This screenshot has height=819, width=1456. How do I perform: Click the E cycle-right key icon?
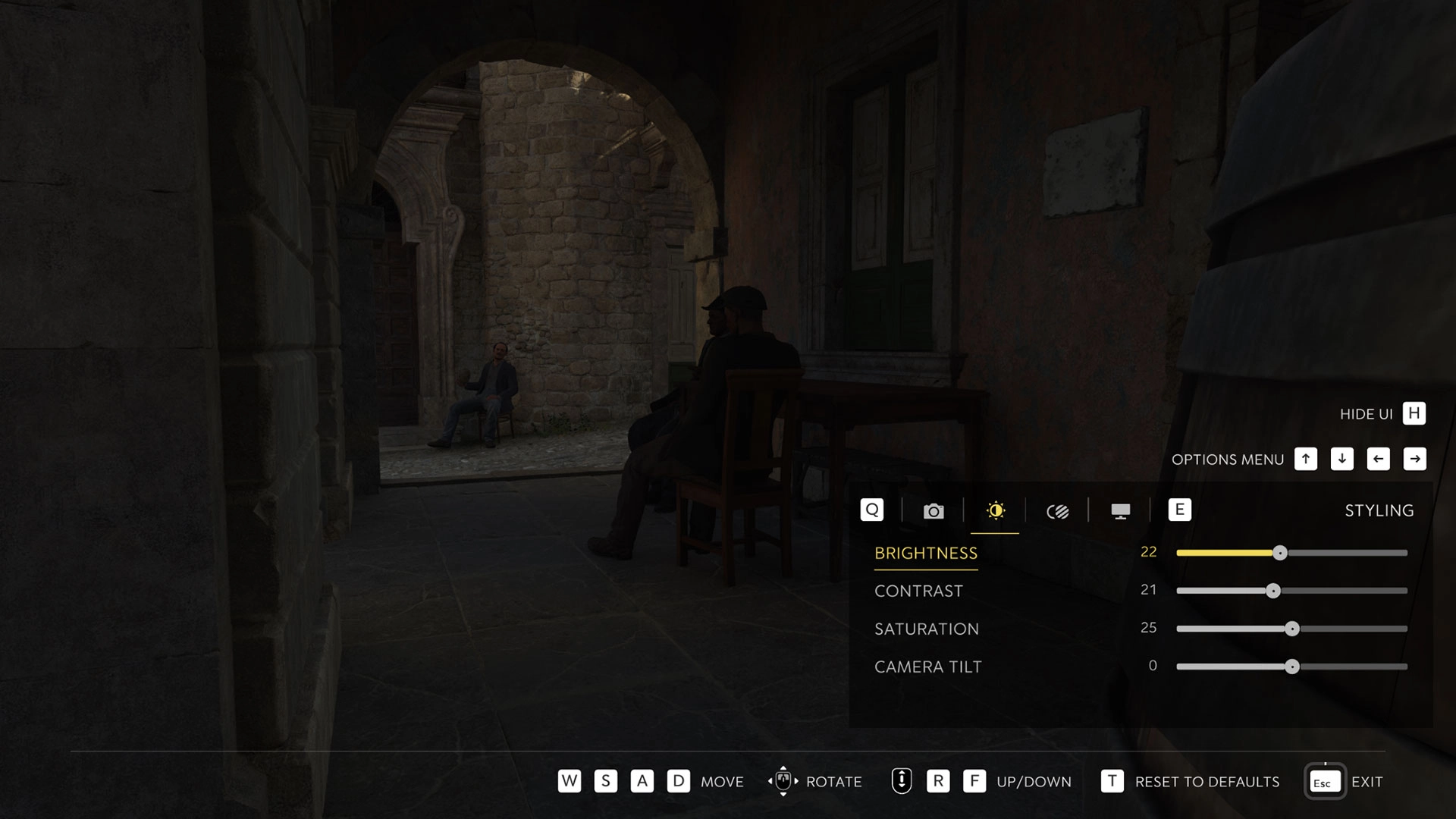tap(1180, 510)
